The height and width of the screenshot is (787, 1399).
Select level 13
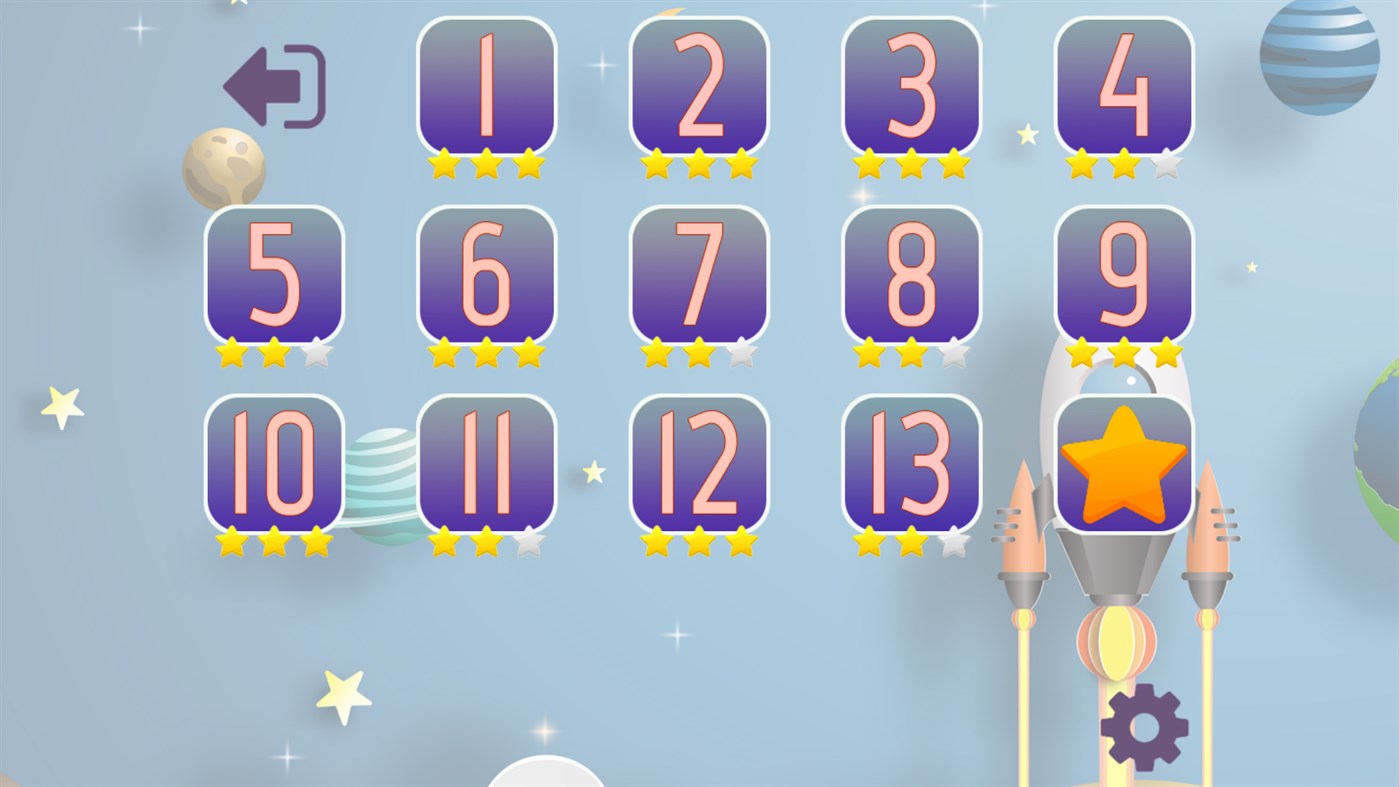[911, 460]
